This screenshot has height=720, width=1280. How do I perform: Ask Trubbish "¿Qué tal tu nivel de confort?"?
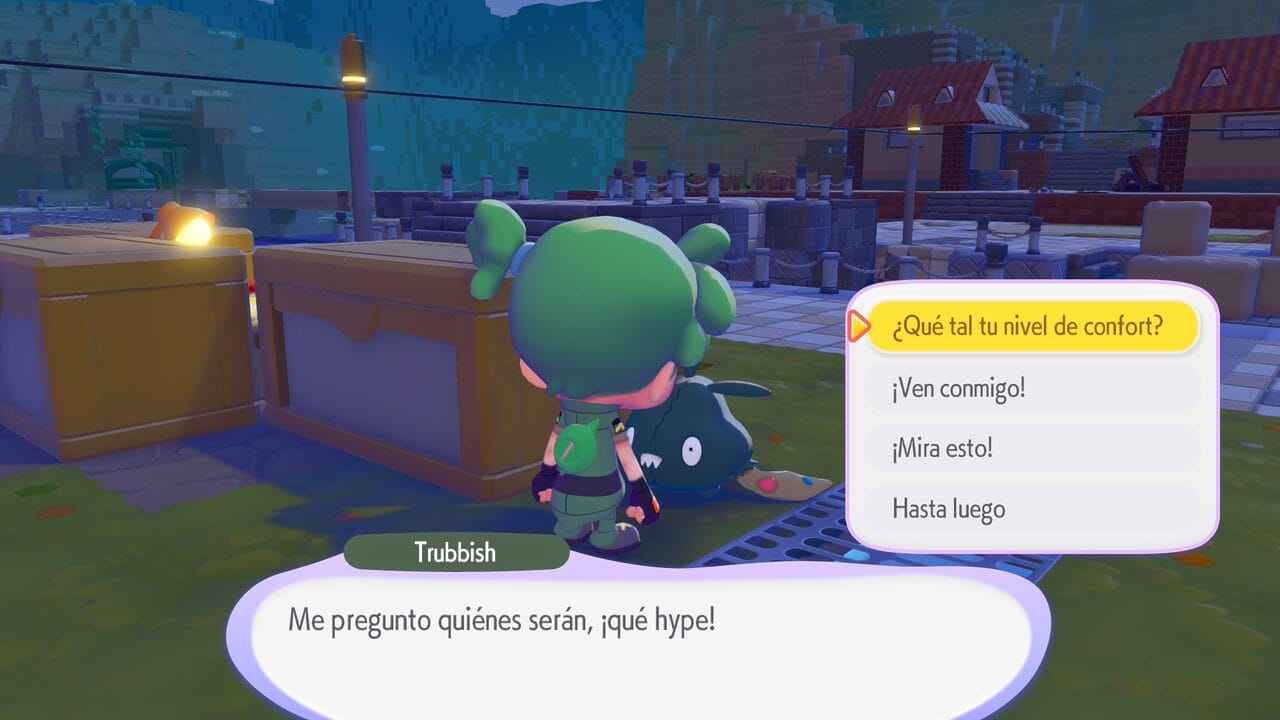1031,327
